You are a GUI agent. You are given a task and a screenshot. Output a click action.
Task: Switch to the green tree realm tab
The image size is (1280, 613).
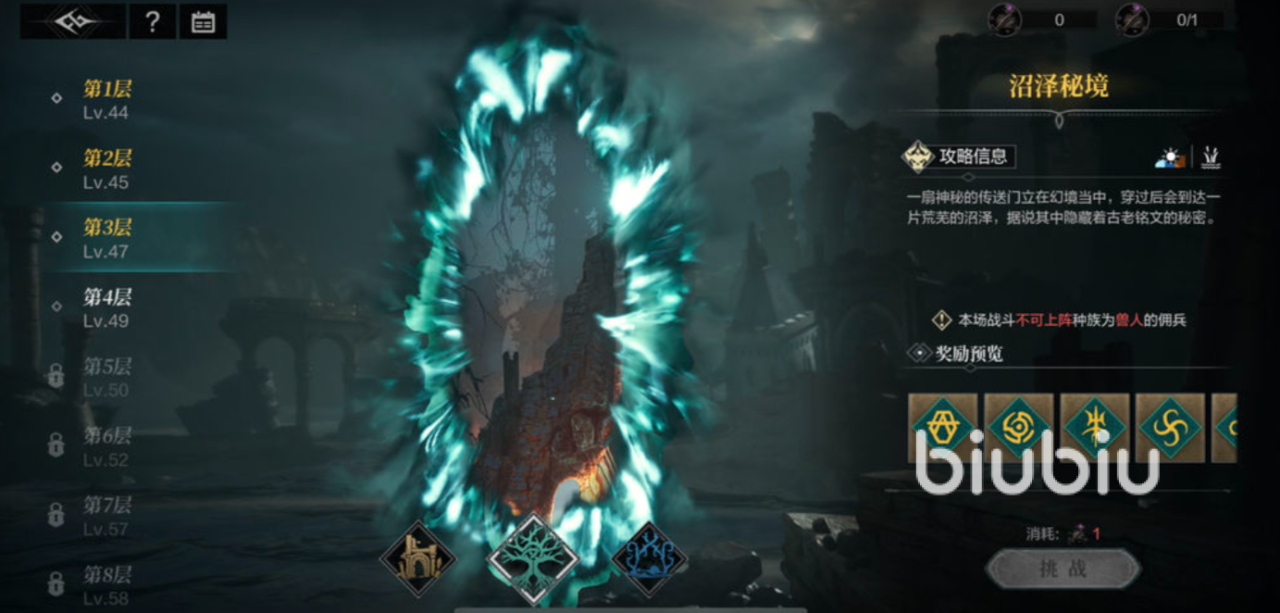[x=532, y=559]
